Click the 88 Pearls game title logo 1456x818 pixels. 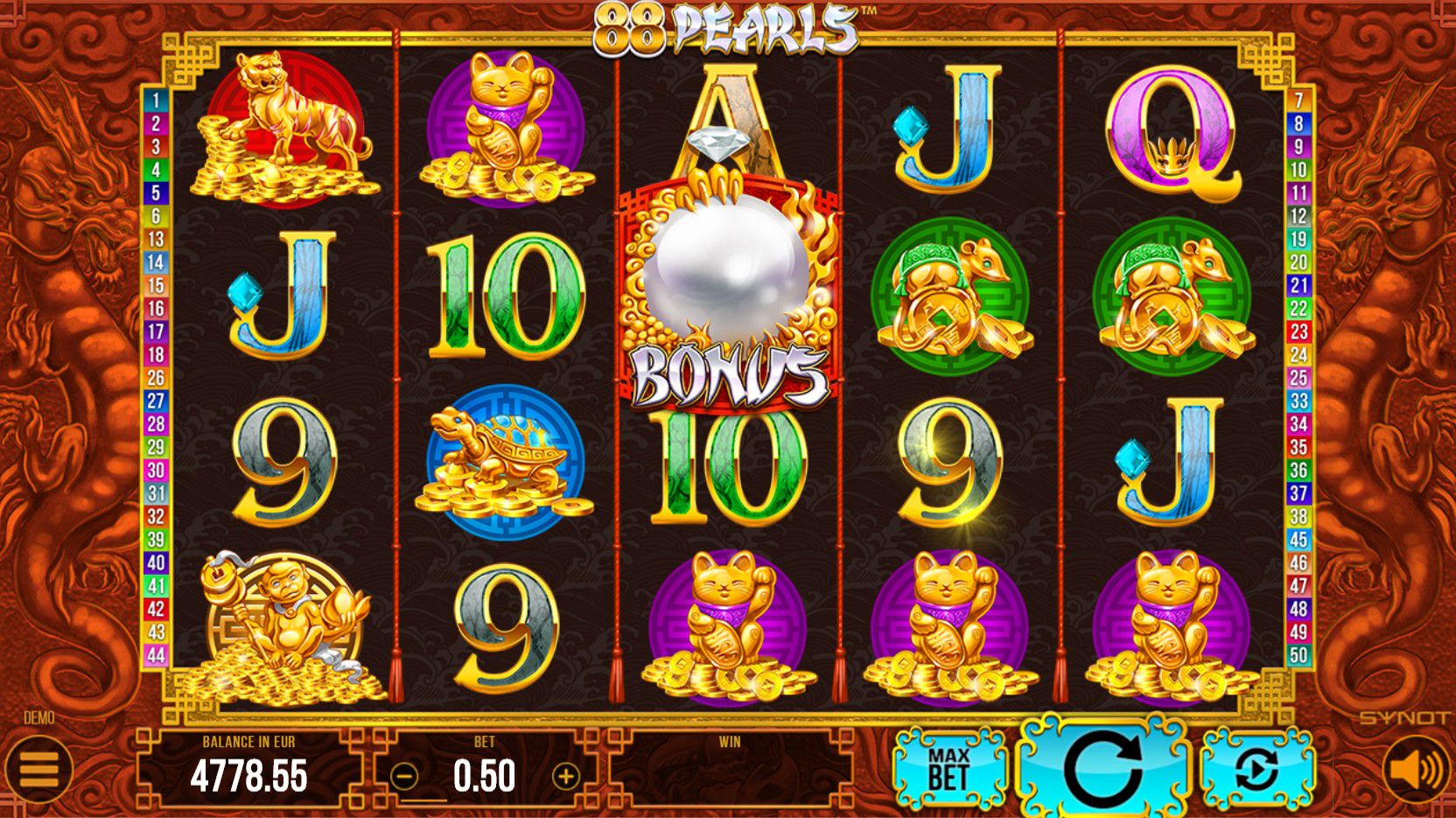click(x=726, y=24)
